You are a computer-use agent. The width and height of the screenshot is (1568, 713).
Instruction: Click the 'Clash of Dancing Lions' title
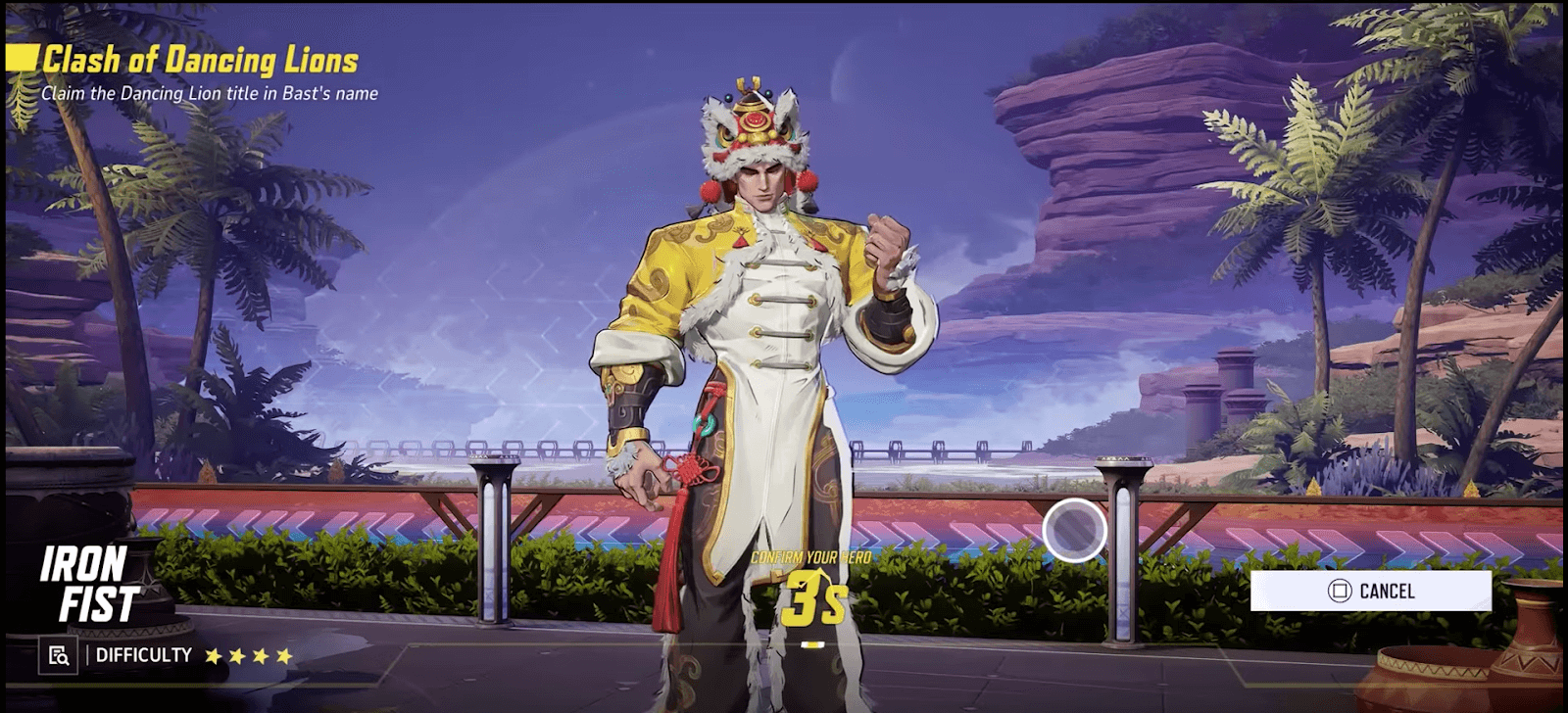(200, 57)
